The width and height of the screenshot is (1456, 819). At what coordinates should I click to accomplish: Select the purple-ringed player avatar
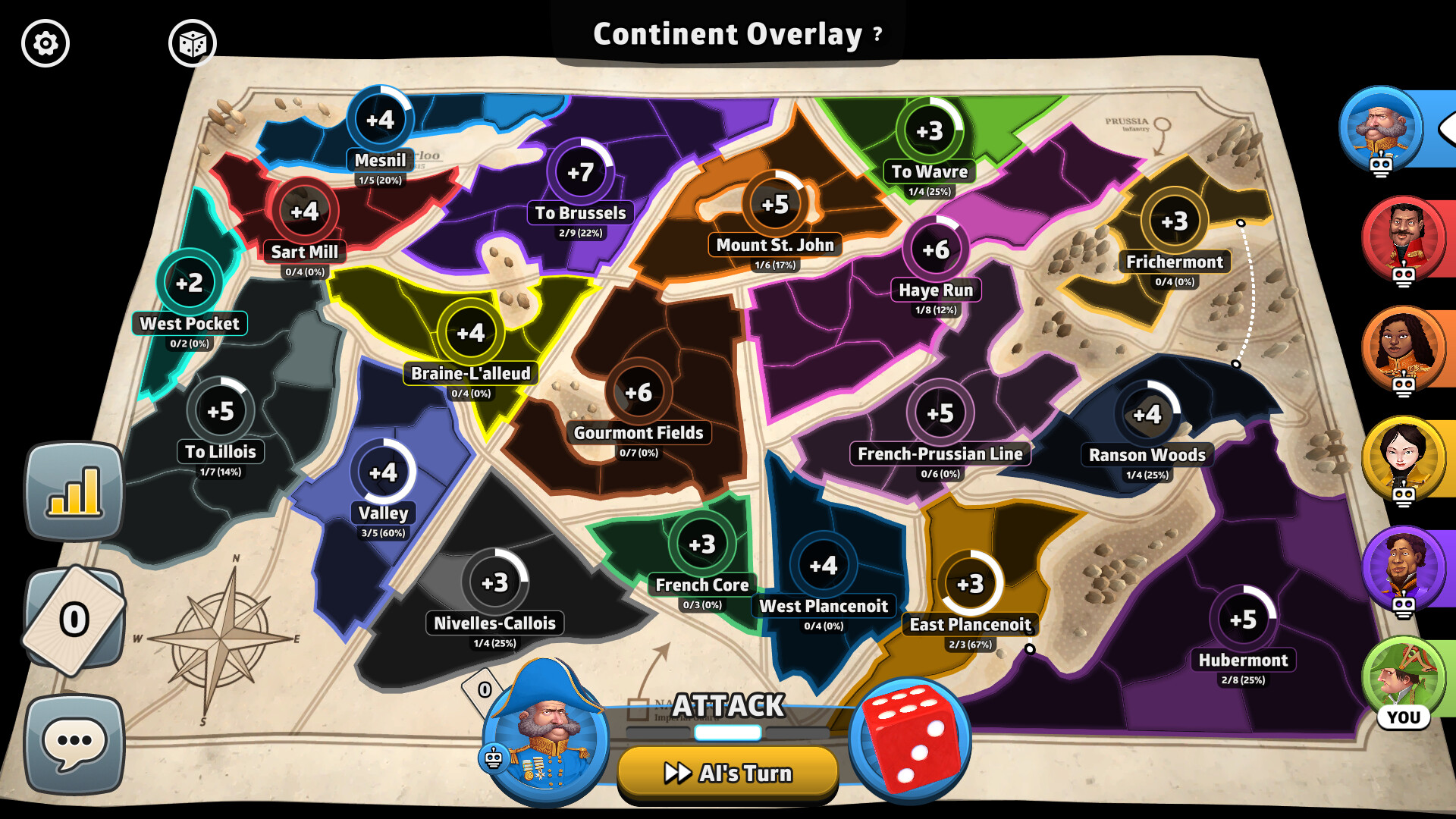click(1403, 567)
